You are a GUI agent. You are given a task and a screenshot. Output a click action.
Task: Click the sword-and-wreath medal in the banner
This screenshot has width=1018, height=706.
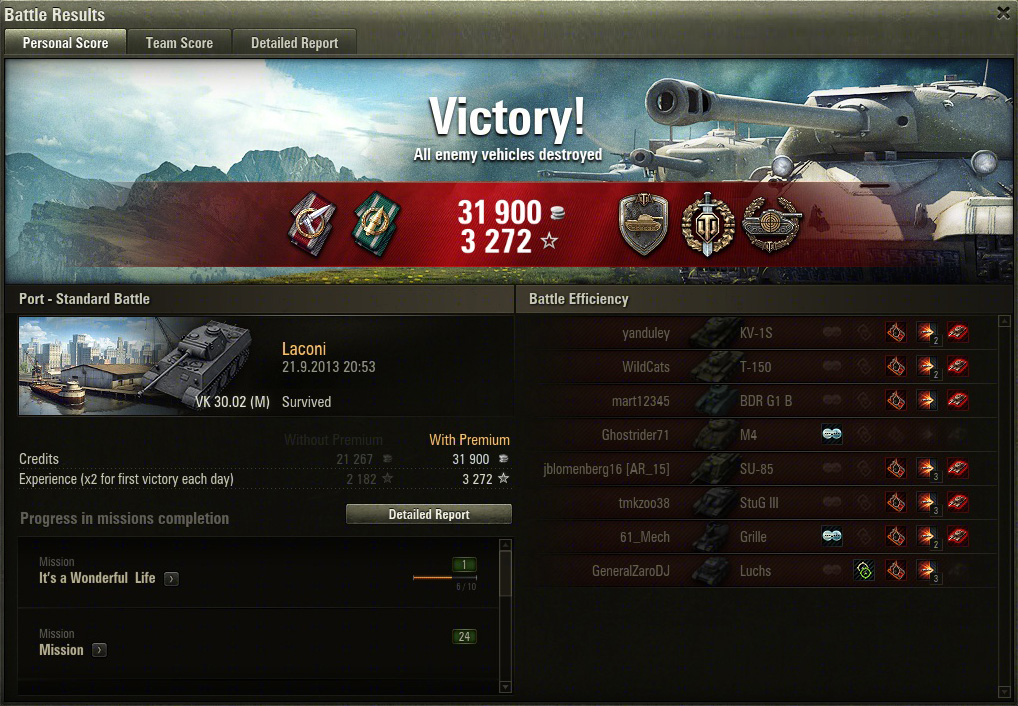point(708,224)
